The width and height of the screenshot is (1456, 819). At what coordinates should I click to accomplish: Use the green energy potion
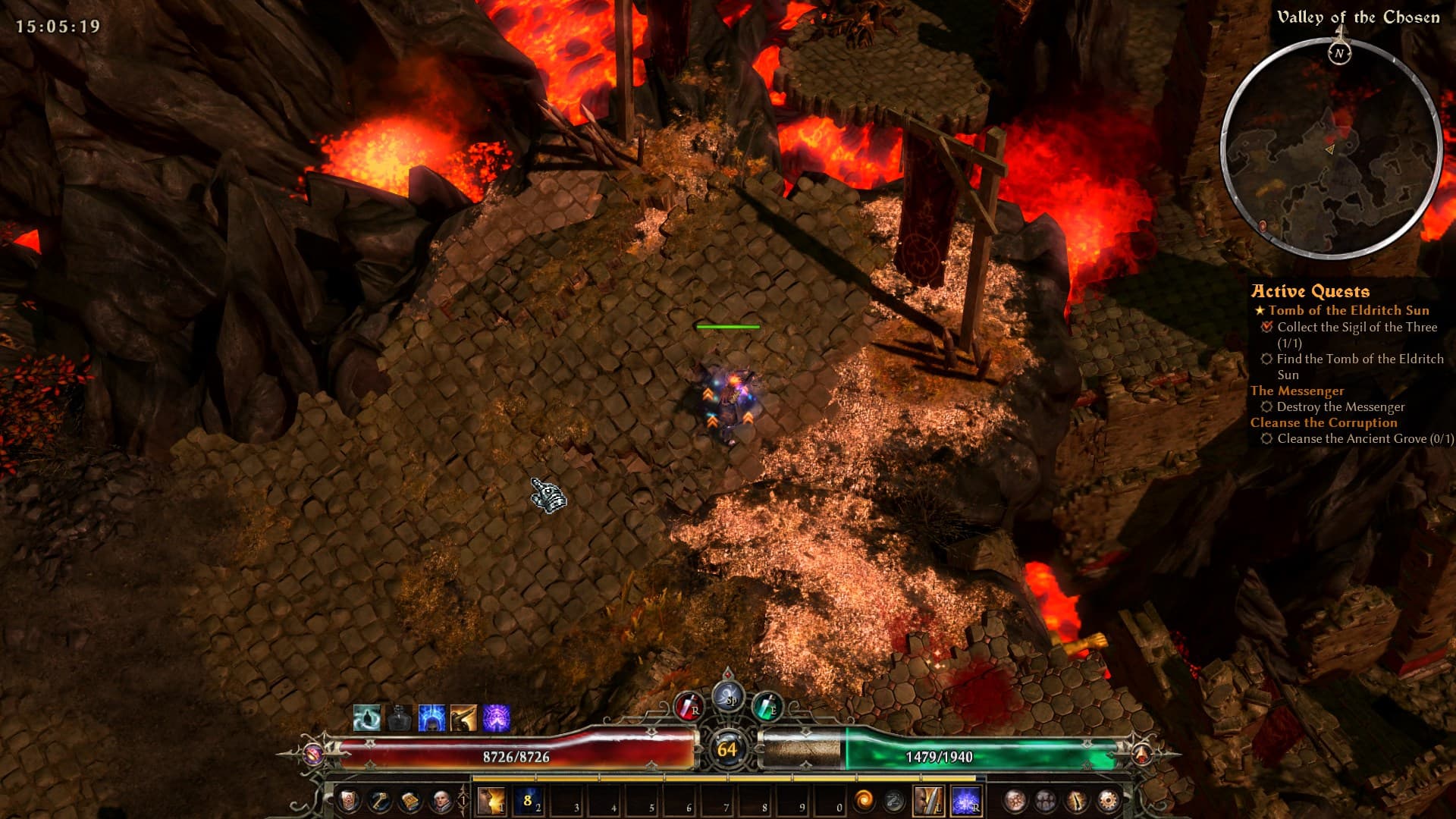(767, 708)
